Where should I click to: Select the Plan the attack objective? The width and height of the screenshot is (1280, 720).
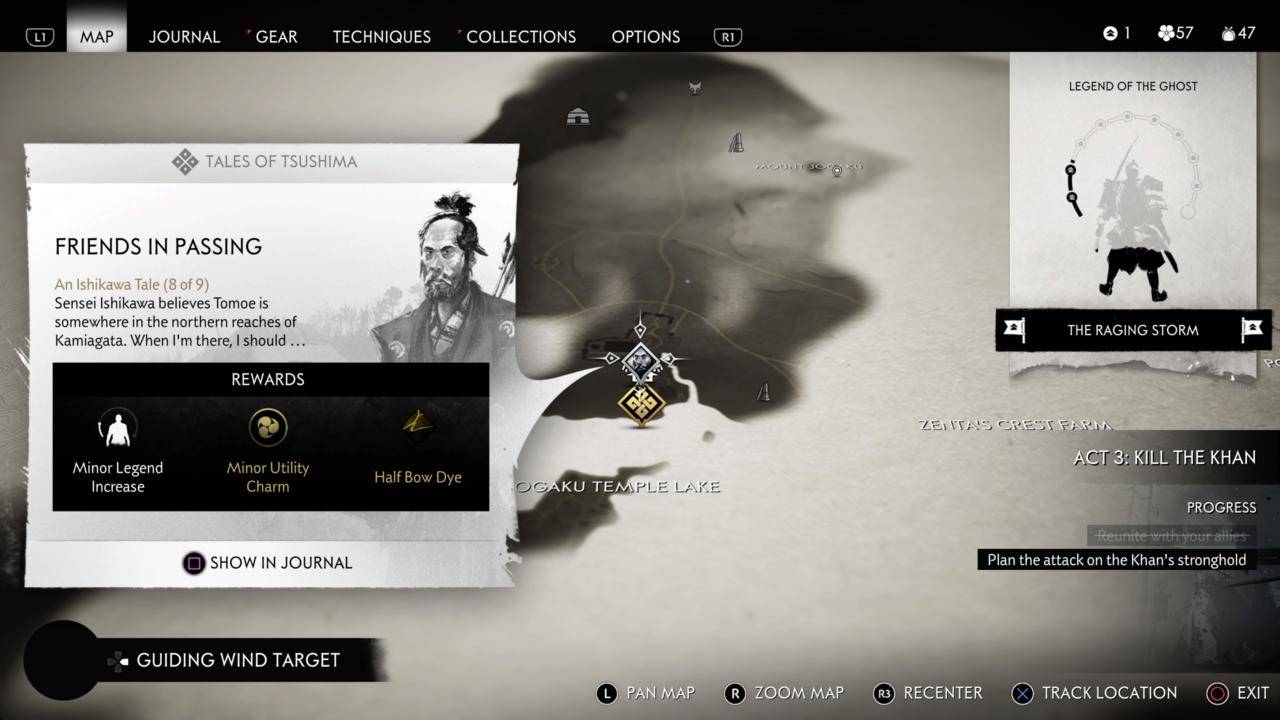coord(1116,560)
